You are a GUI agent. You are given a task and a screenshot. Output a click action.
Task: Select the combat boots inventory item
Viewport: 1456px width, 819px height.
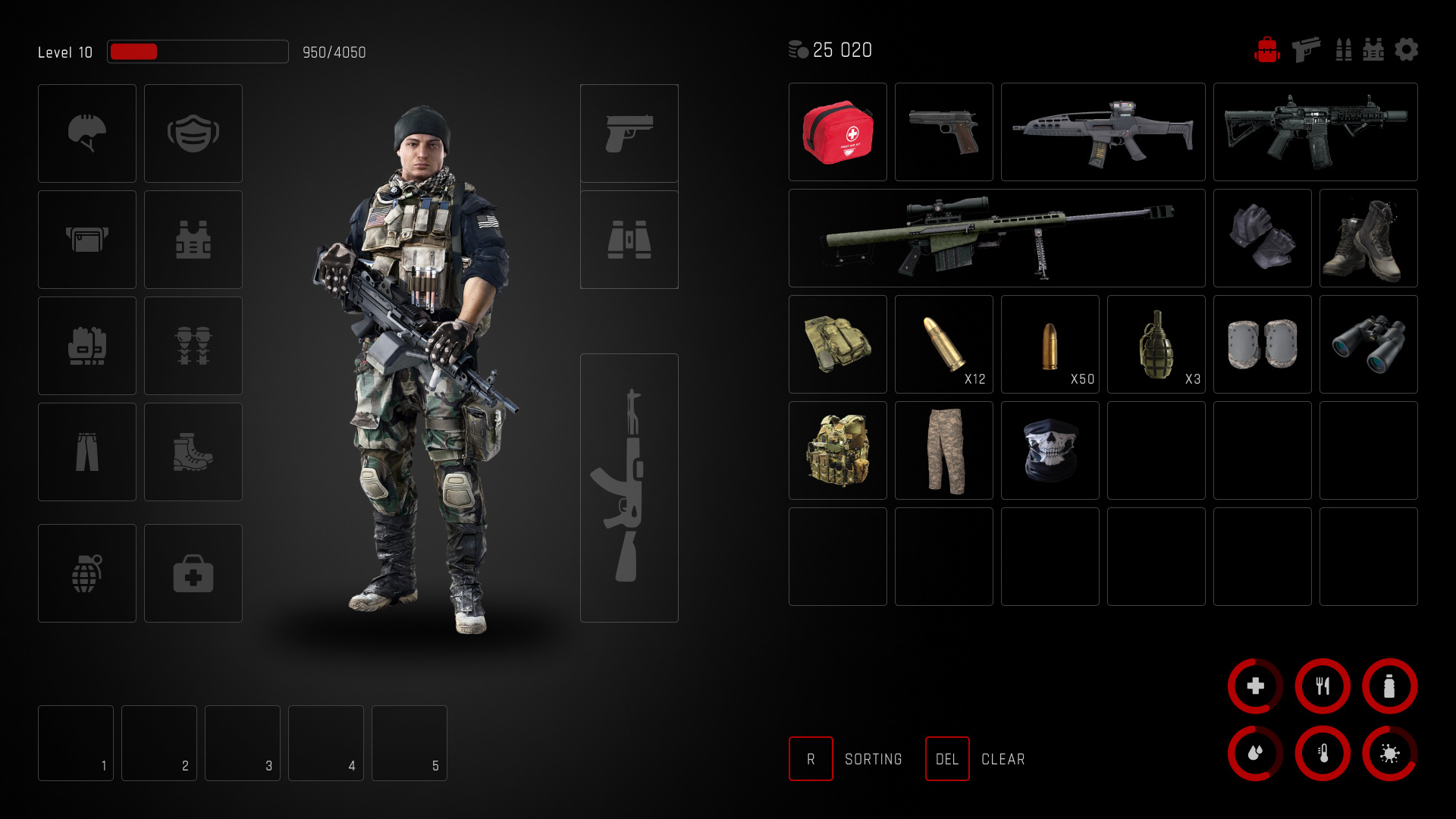1368,238
